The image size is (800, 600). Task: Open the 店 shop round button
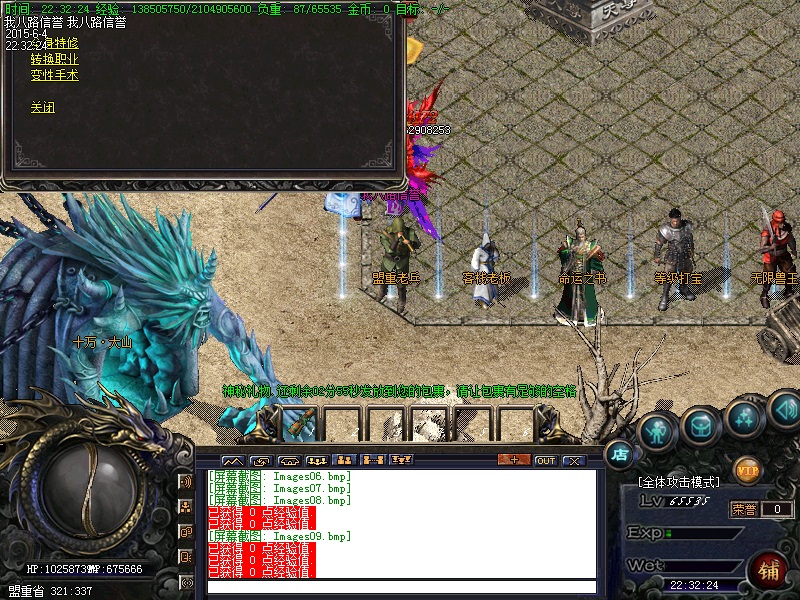tap(620, 454)
